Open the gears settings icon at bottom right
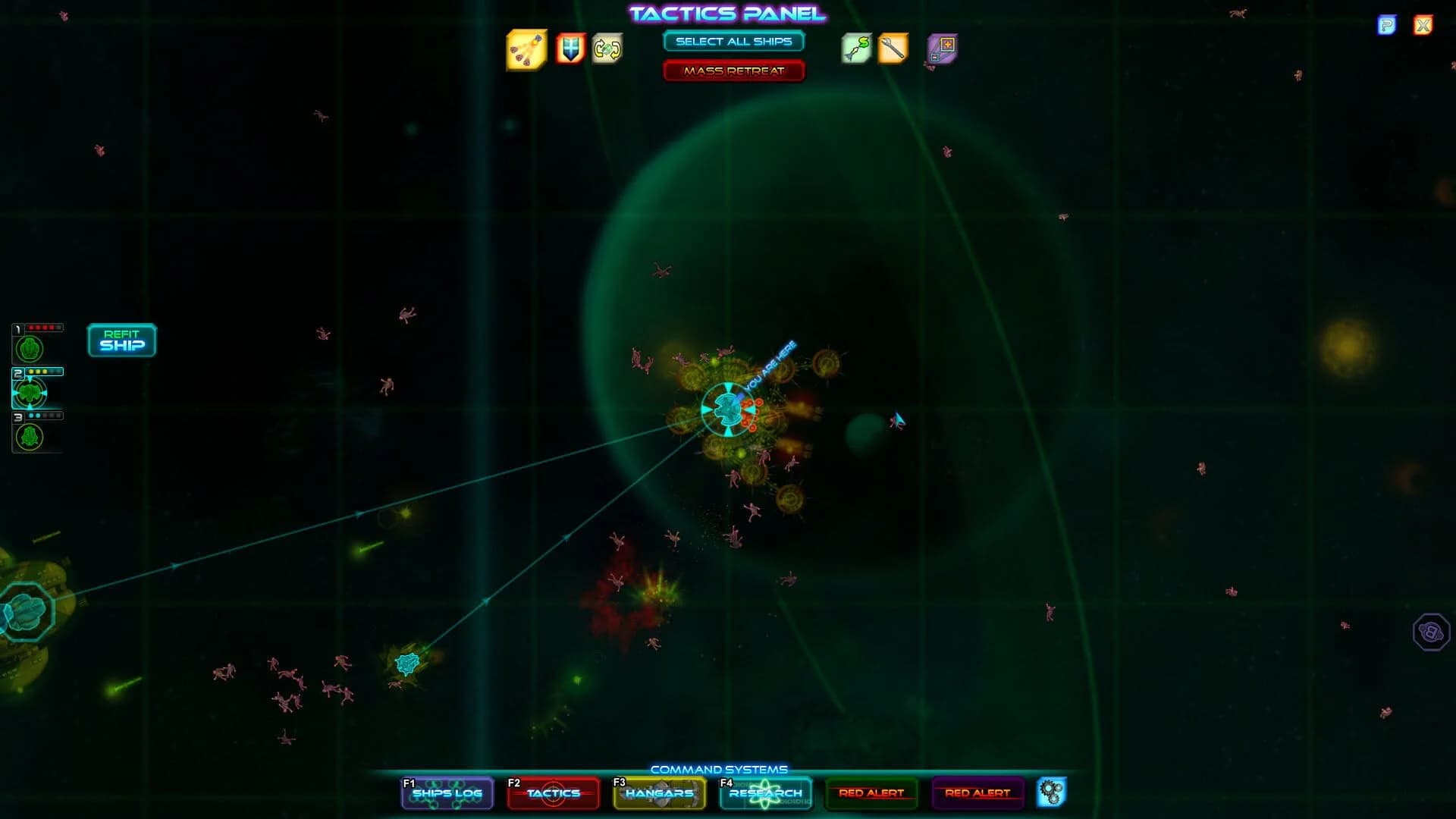This screenshot has height=819, width=1456. pyautogui.click(x=1053, y=793)
